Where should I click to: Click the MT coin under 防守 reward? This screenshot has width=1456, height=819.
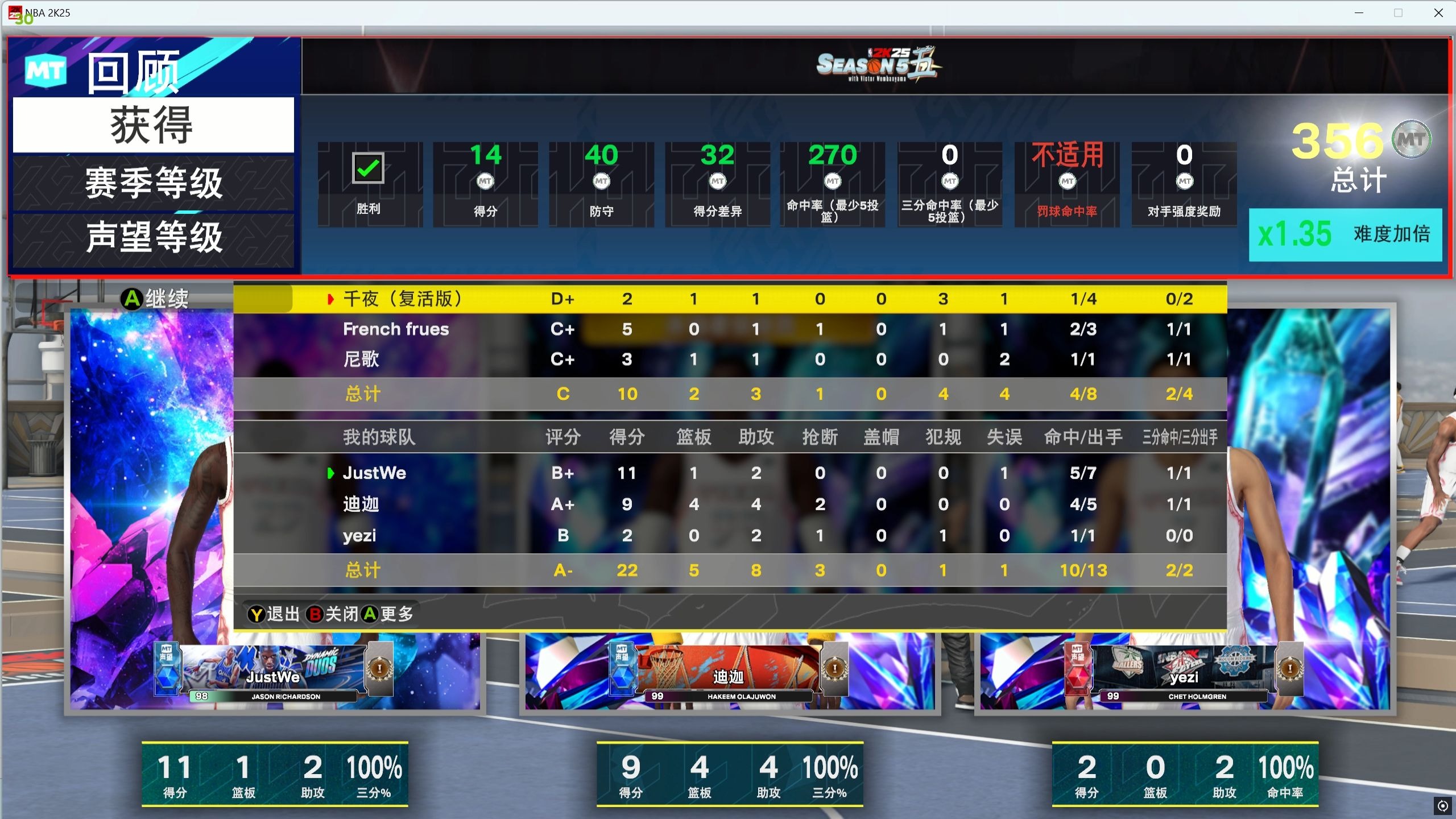point(602,181)
